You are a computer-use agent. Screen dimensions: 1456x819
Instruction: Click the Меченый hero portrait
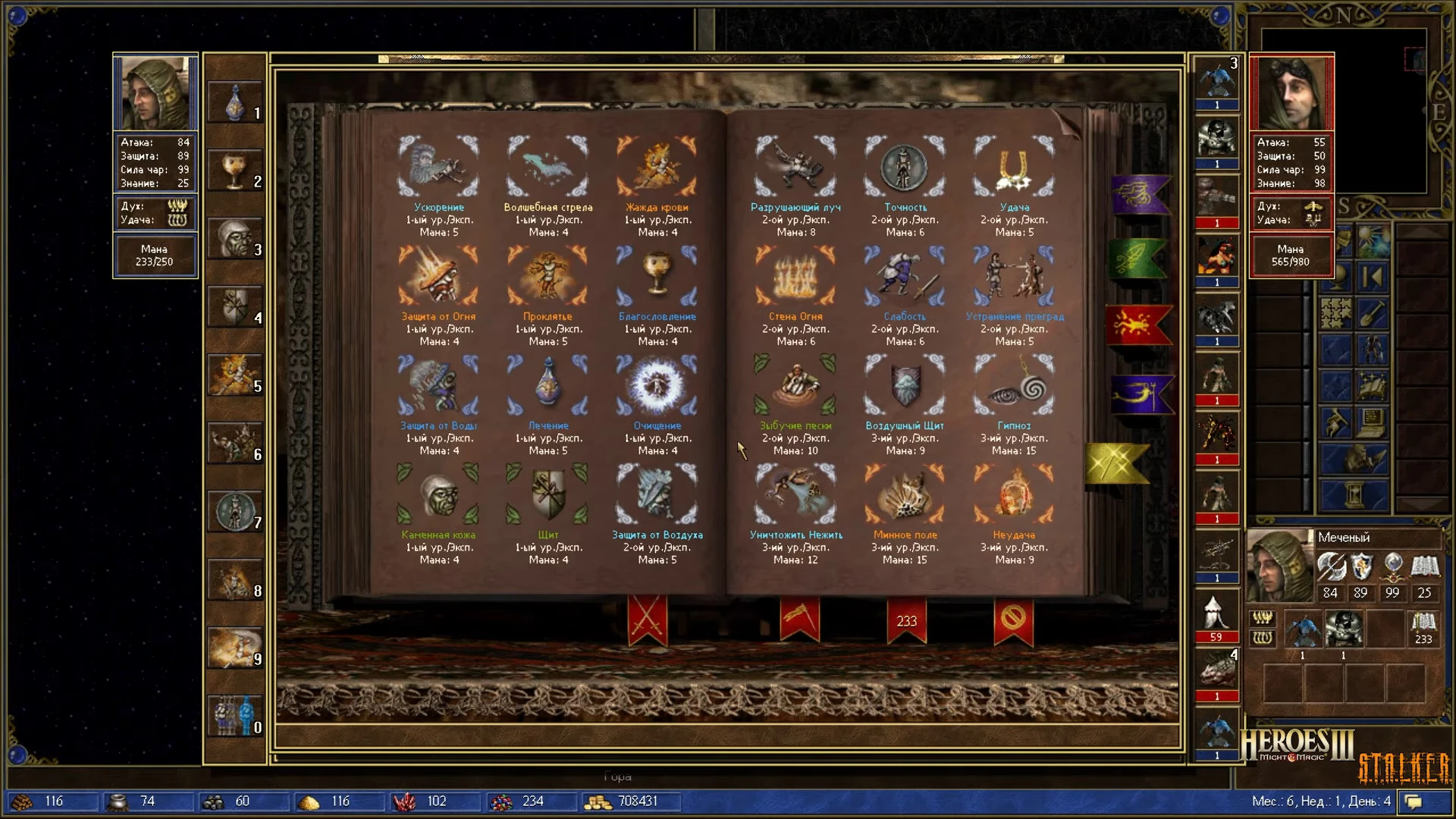(1279, 565)
